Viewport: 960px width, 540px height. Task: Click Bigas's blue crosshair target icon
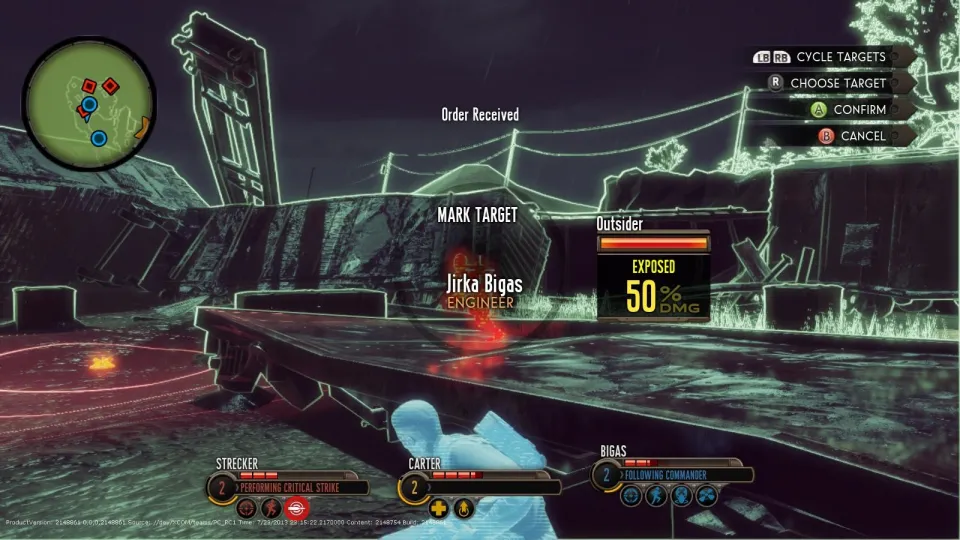631,495
